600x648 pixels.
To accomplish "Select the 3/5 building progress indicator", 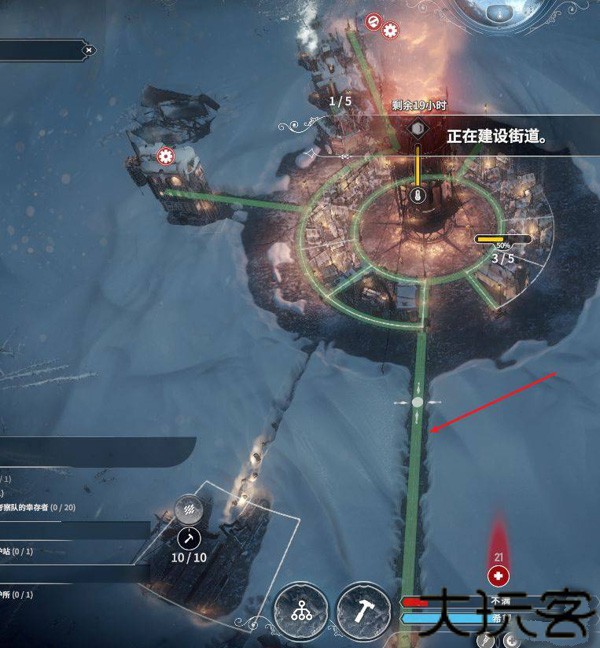I will 503,258.
